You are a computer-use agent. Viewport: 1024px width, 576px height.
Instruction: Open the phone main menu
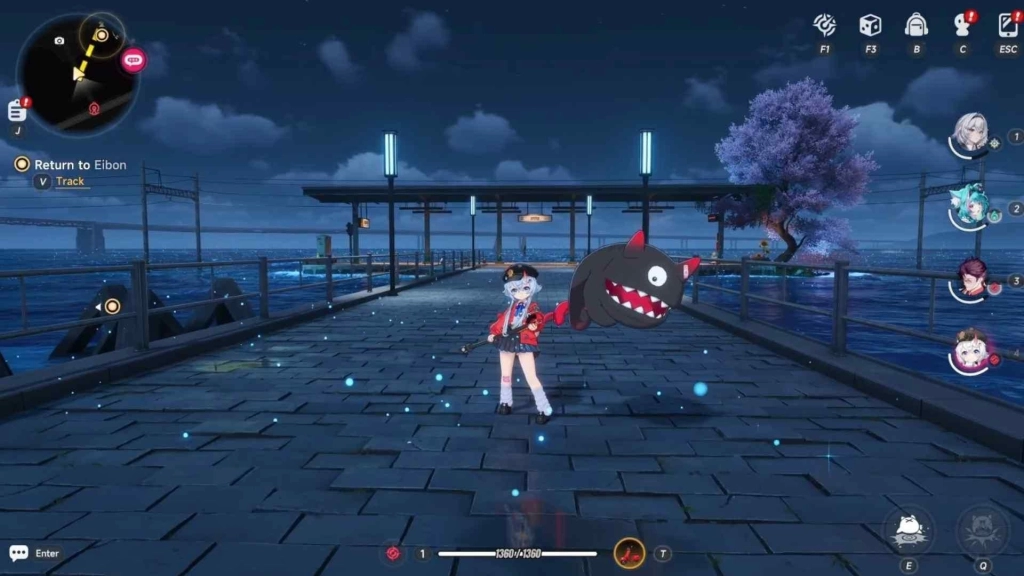(x=1008, y=25)
